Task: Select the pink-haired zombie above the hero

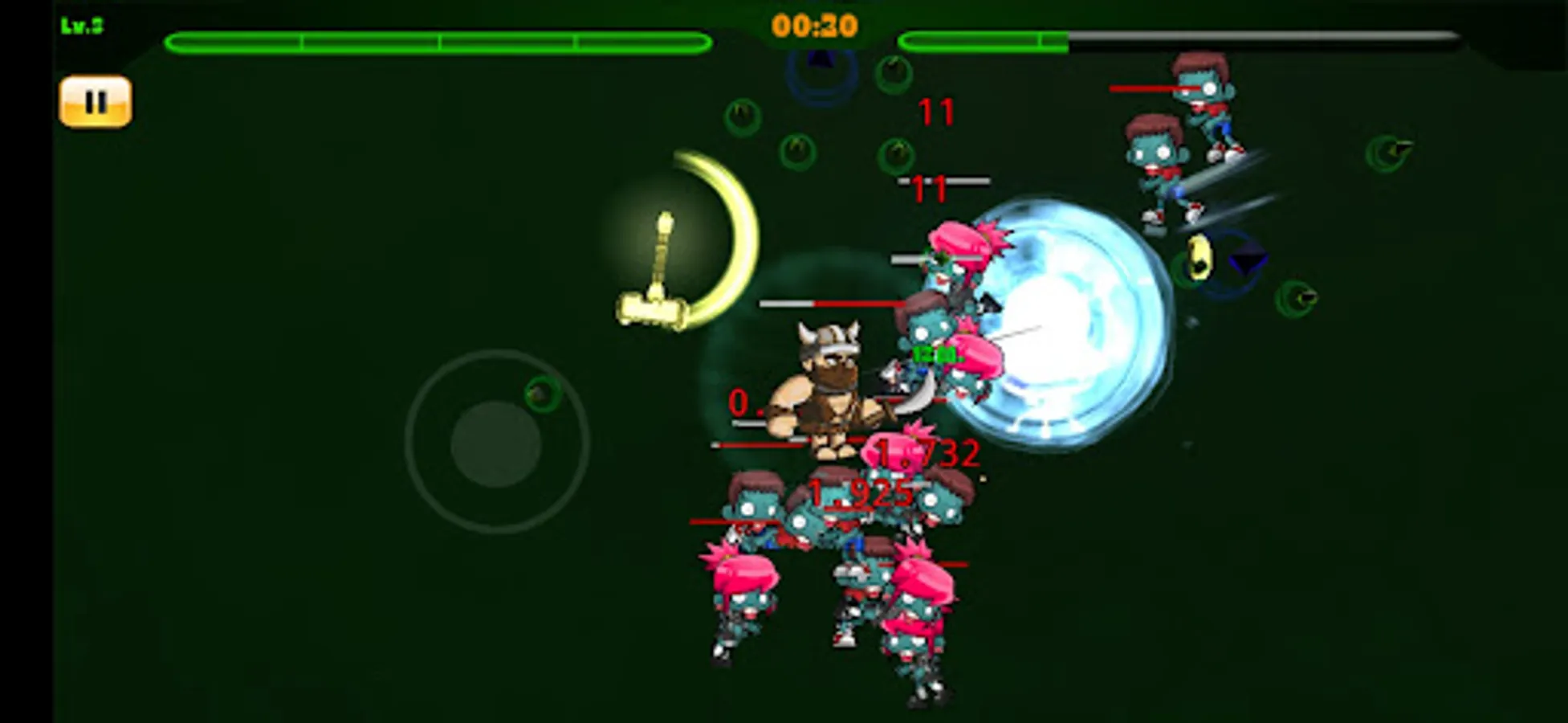Action: pyautogui.click(x=958, y=257)
